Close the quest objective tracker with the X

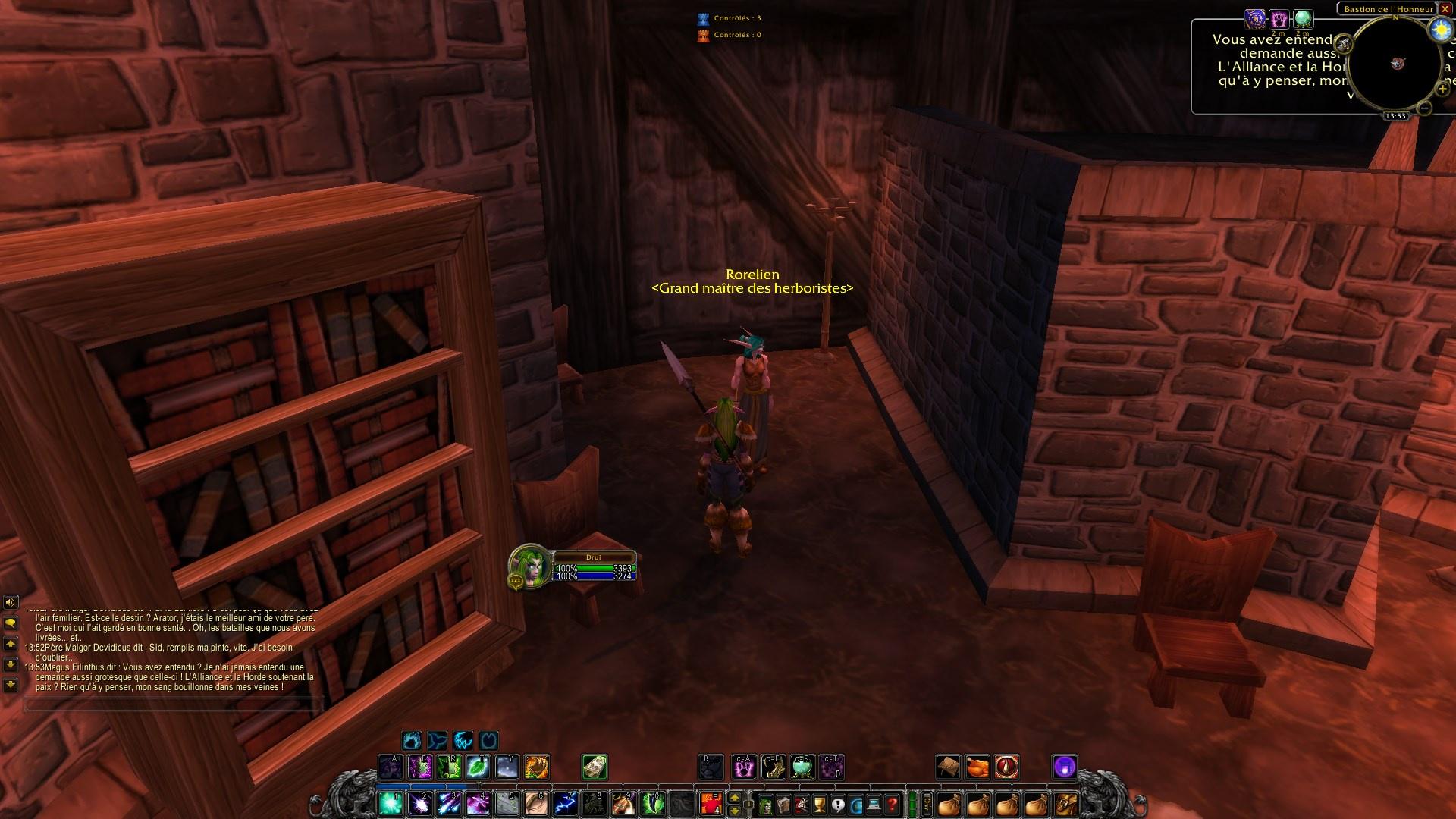[1445, 9]
